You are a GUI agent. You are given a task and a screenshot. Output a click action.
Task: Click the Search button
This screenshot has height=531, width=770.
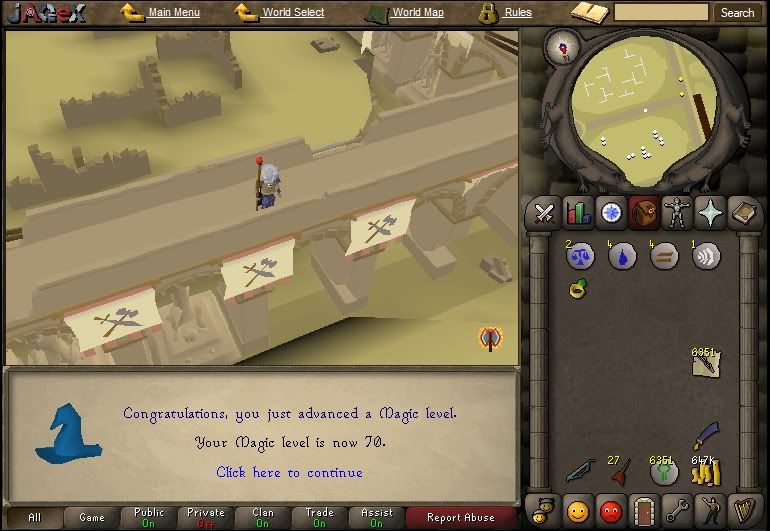tap(738, 13)
